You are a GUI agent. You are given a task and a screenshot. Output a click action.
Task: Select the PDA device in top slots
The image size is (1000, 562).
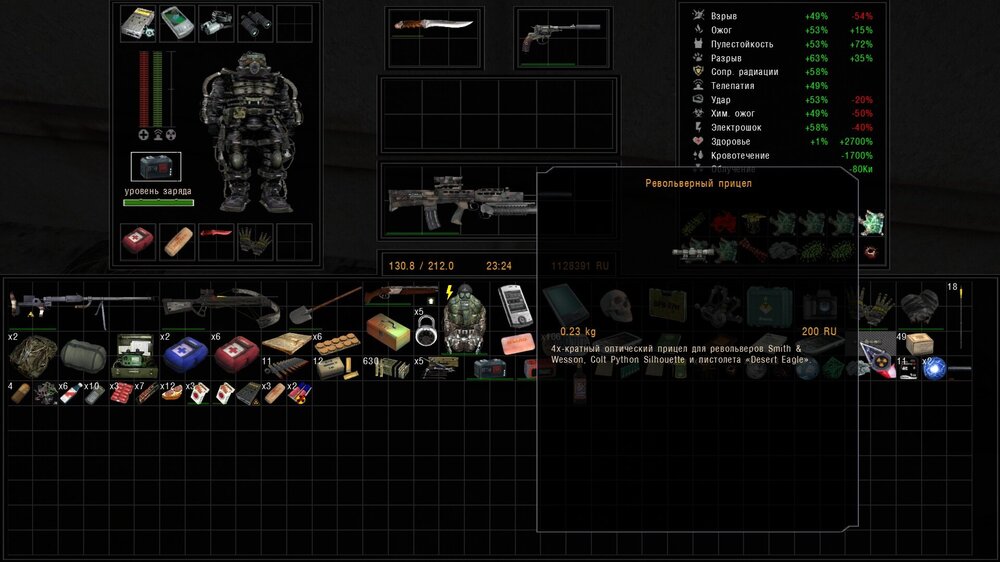pyautogui.click(x=177, y=21)
